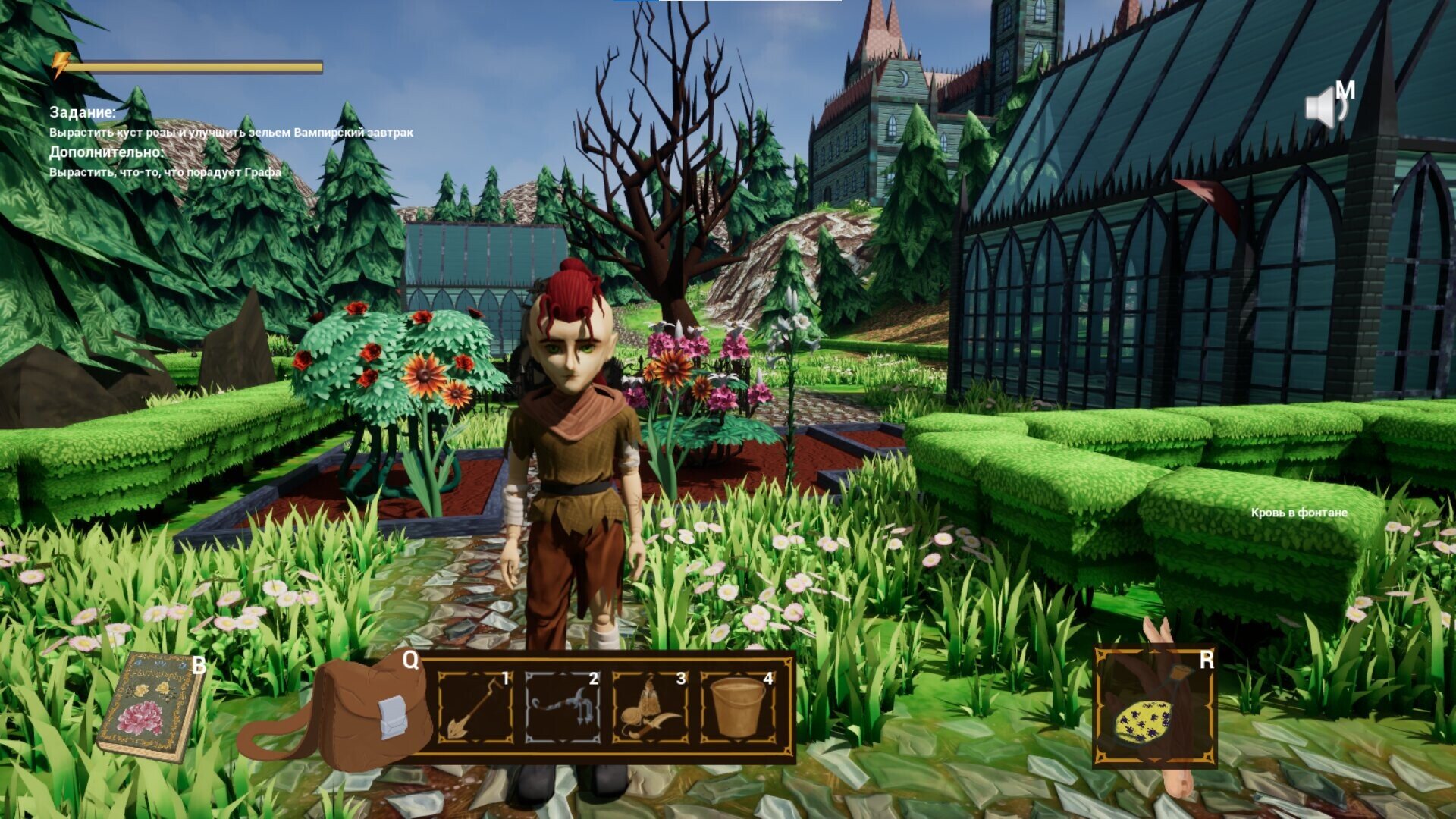
Task: Open the flower-covered journal book
Action: pos(152,707)
